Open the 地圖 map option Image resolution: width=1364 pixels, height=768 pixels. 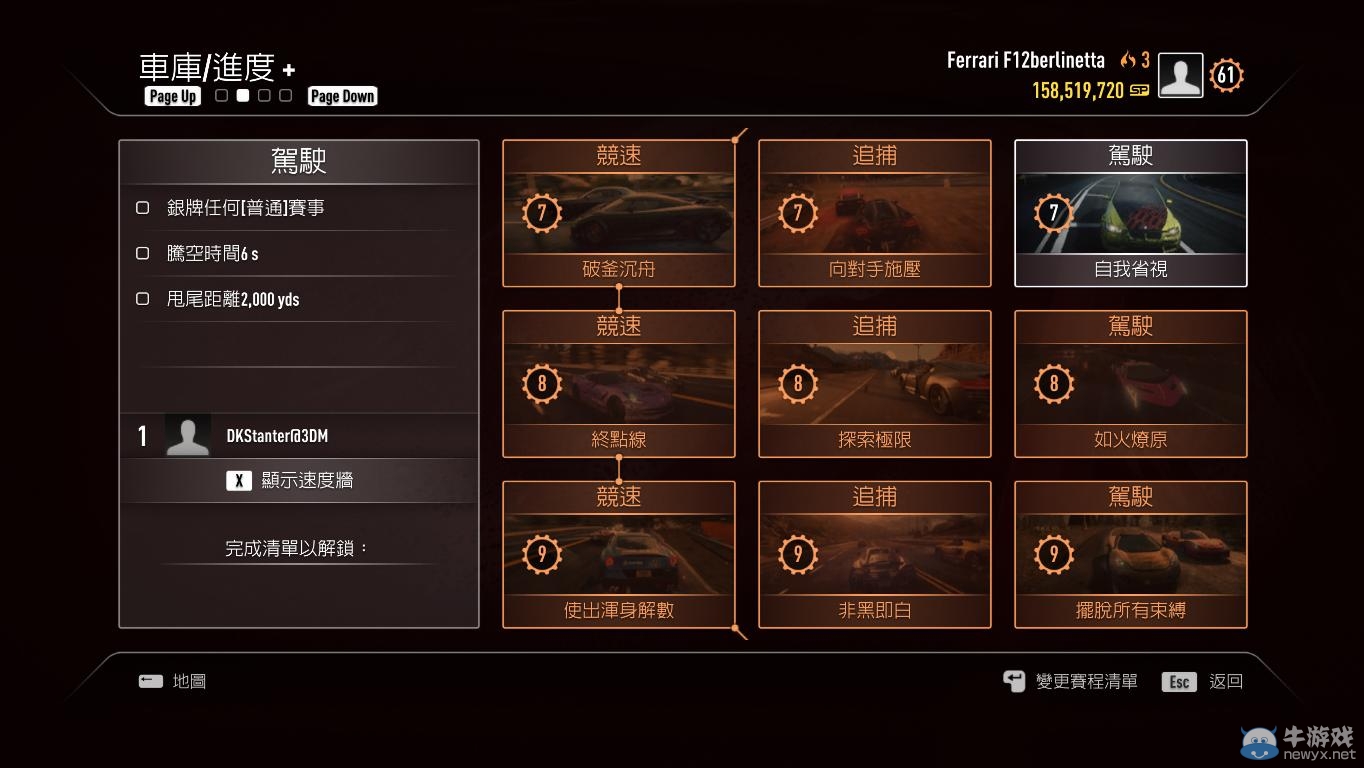[173, 682]
